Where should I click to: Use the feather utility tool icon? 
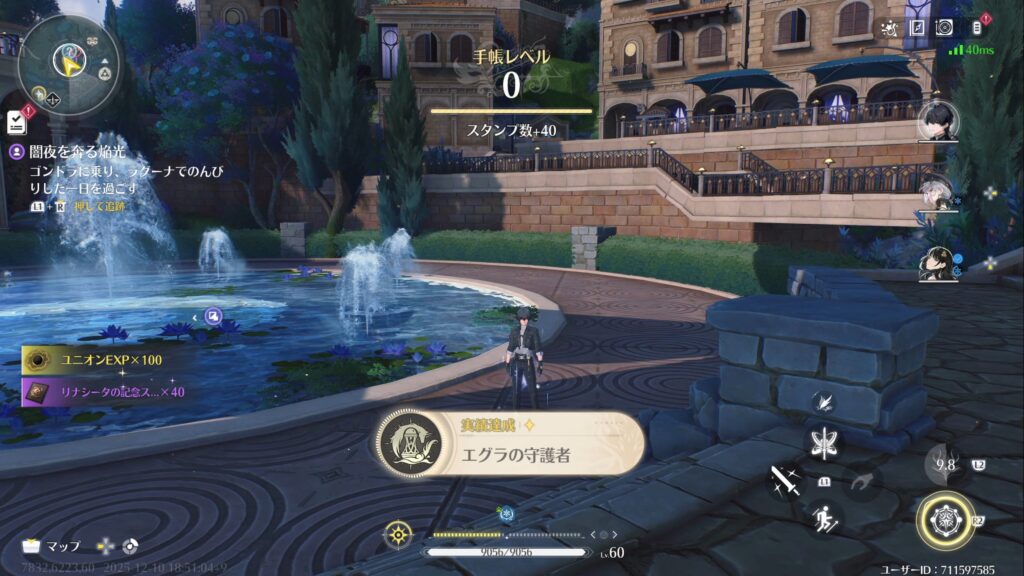point(825,402)
